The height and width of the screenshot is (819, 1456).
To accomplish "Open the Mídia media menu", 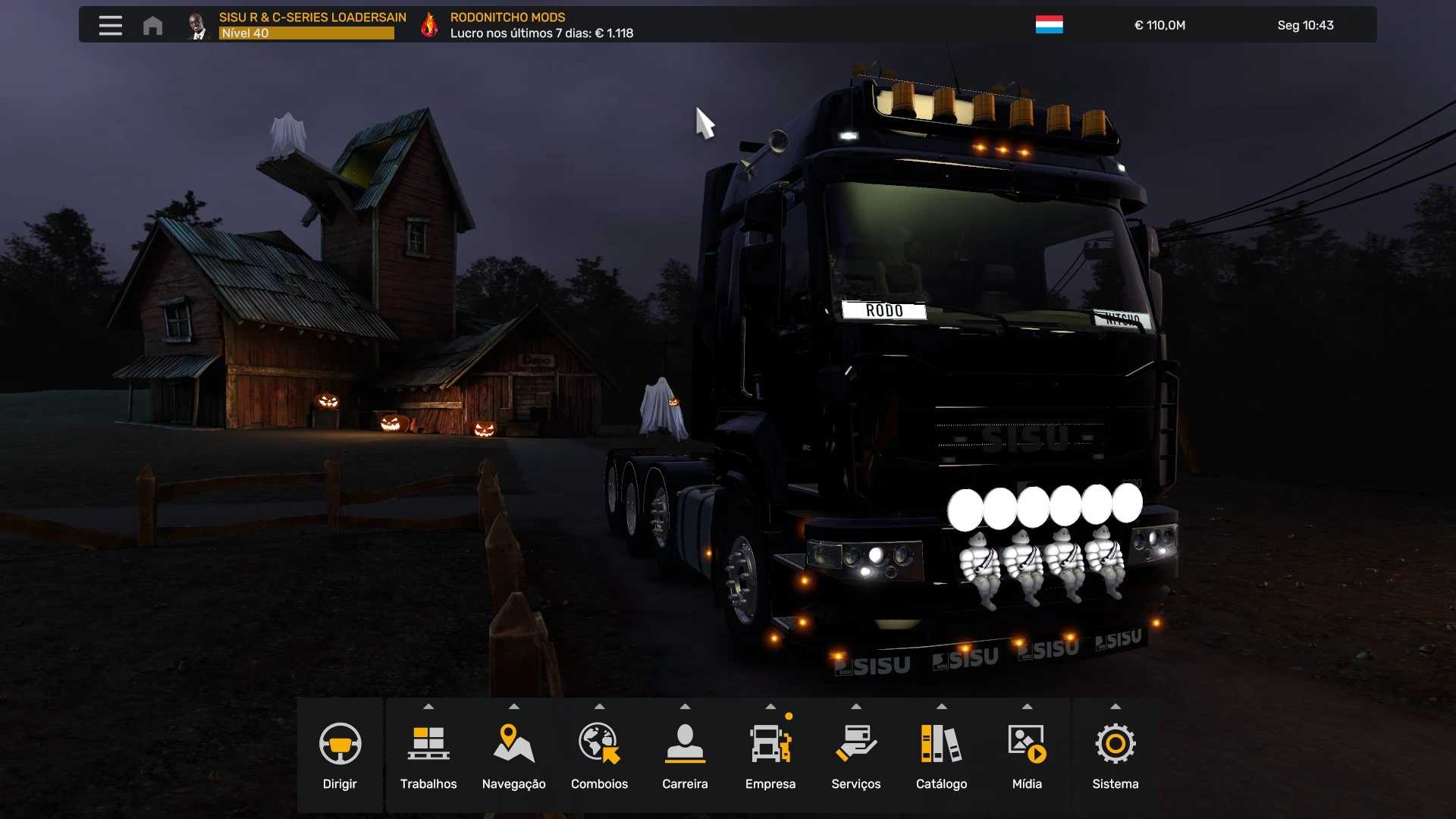I will click(1027, 755).
